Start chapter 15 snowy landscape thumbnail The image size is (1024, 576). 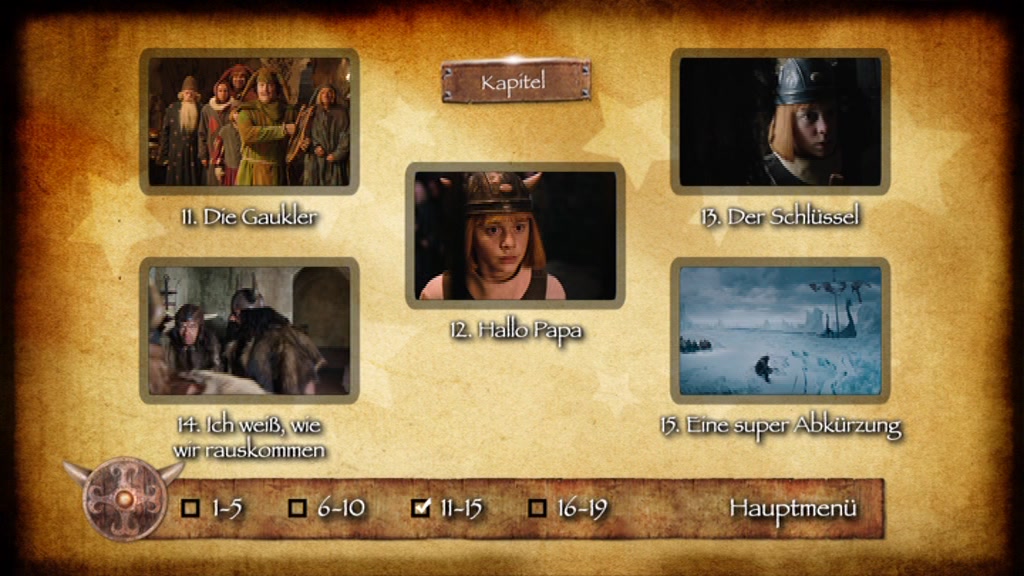(780, 330)
